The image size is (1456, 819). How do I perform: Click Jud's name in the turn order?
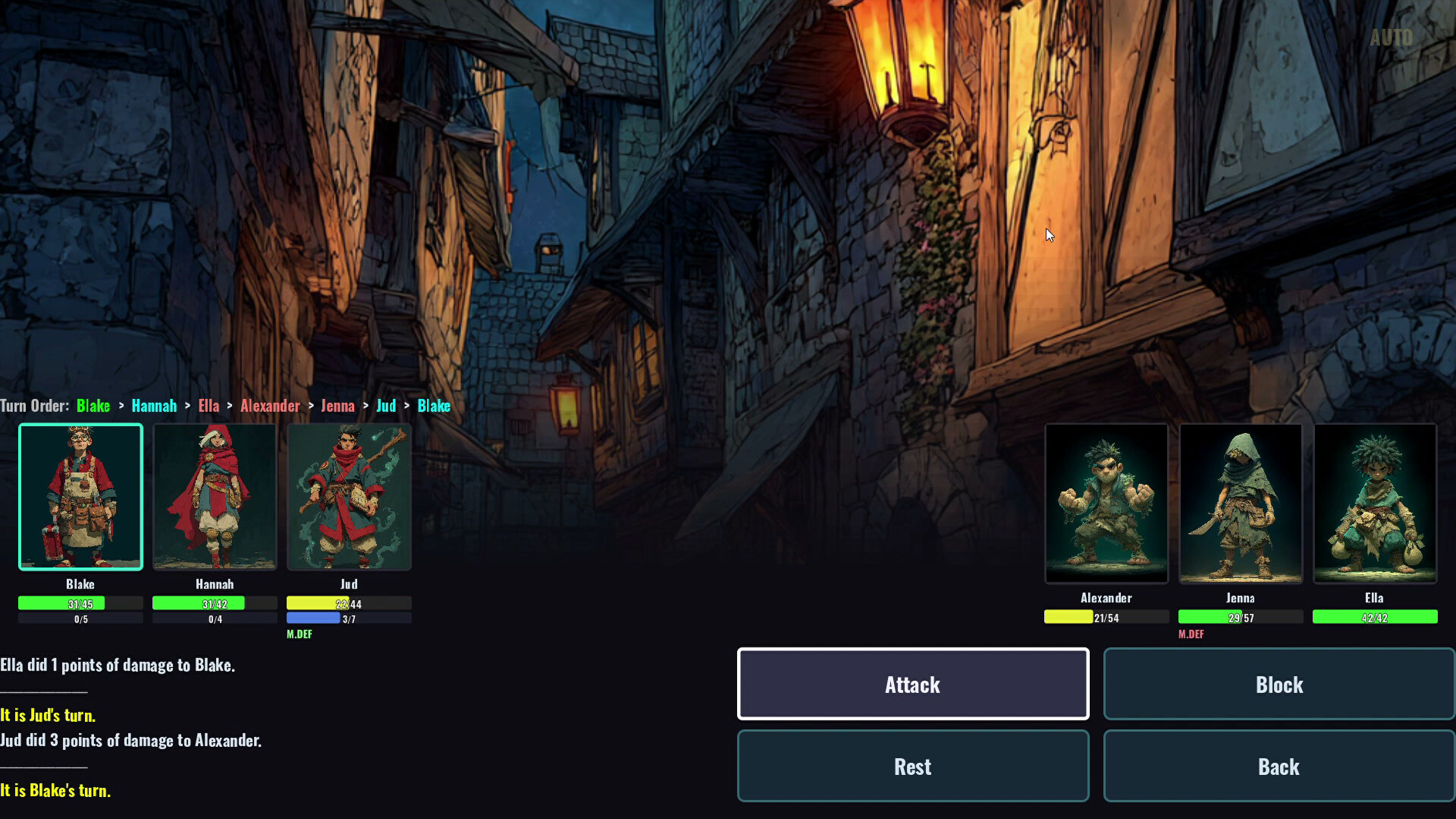click(386, 406)
